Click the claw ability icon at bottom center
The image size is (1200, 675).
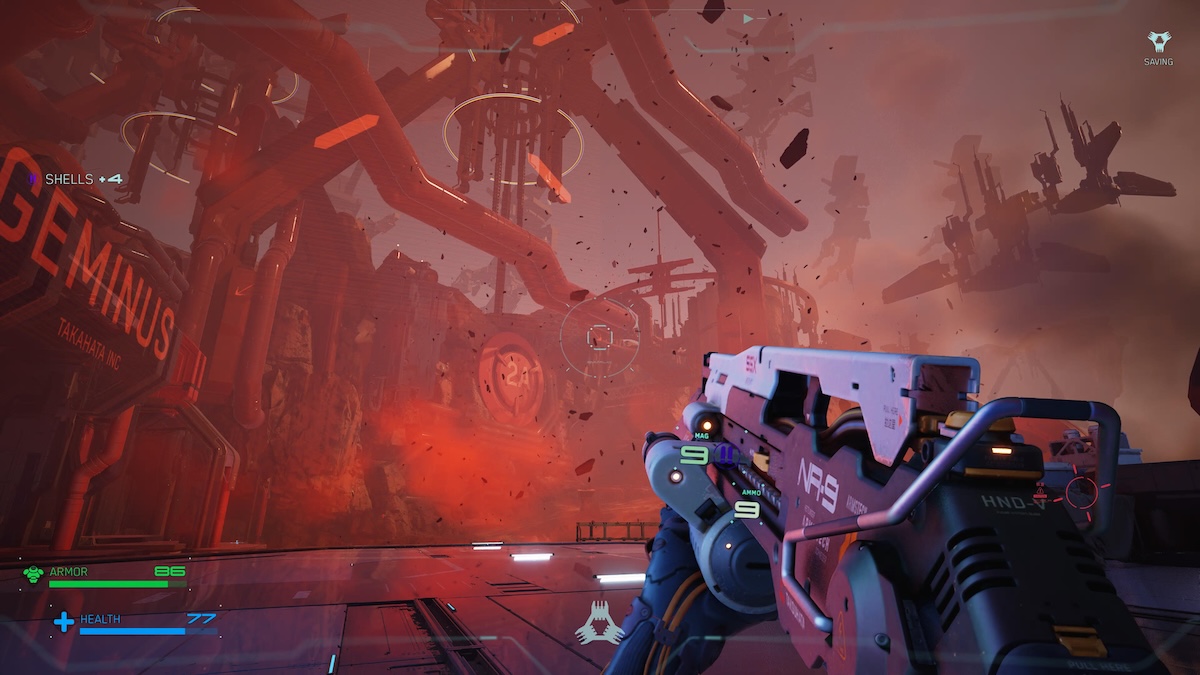(x=599, y=624)
